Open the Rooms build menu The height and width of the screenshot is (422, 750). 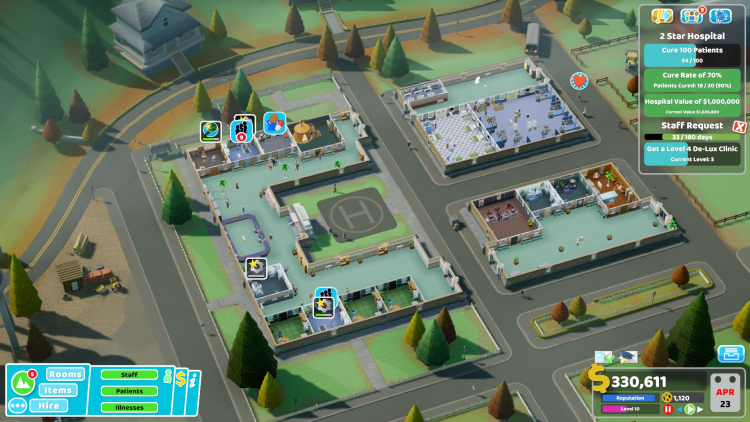[65, 374]
